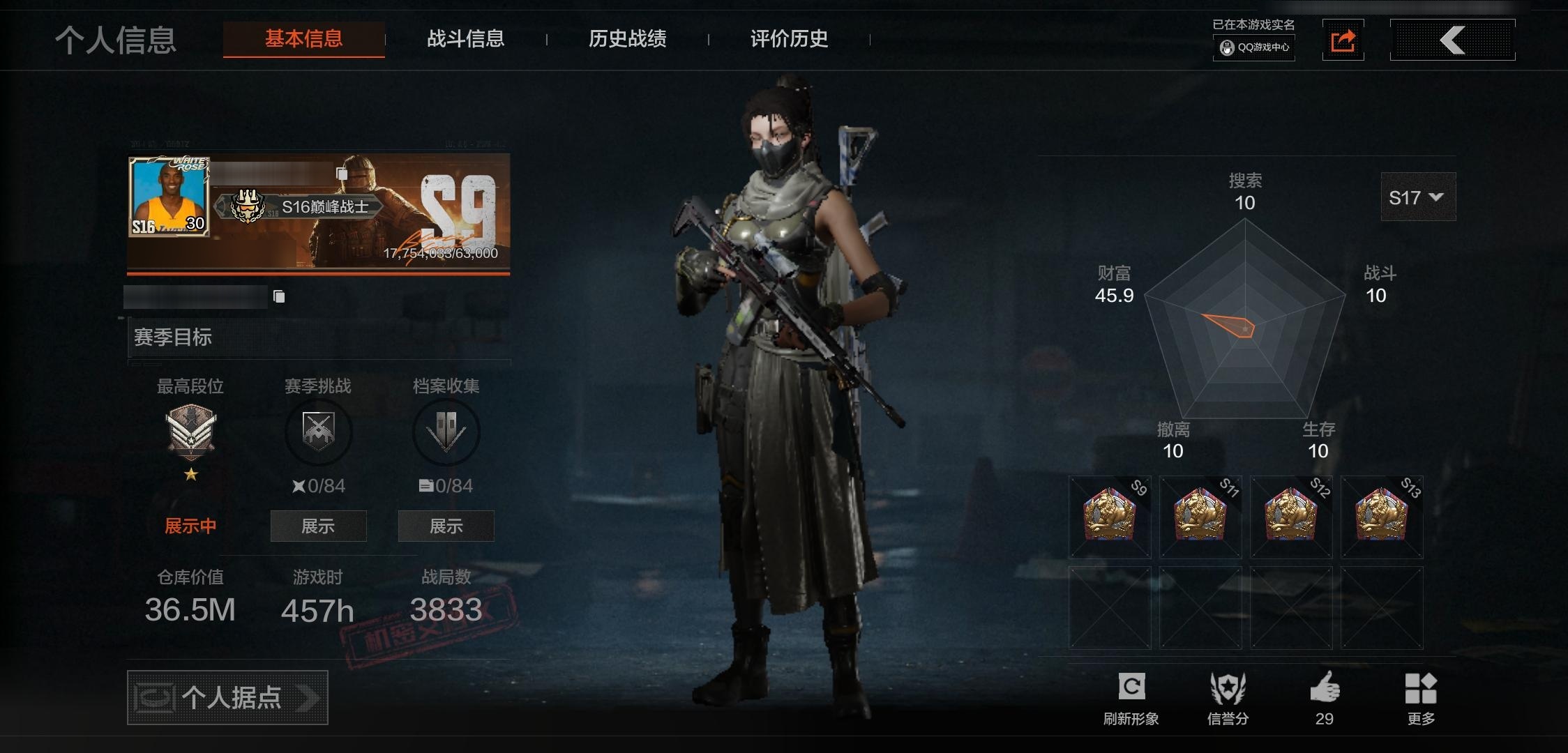Open QQ游戏中心 via its icon
Viewport: 1568px width, 753px height.
pos(1253,49)
